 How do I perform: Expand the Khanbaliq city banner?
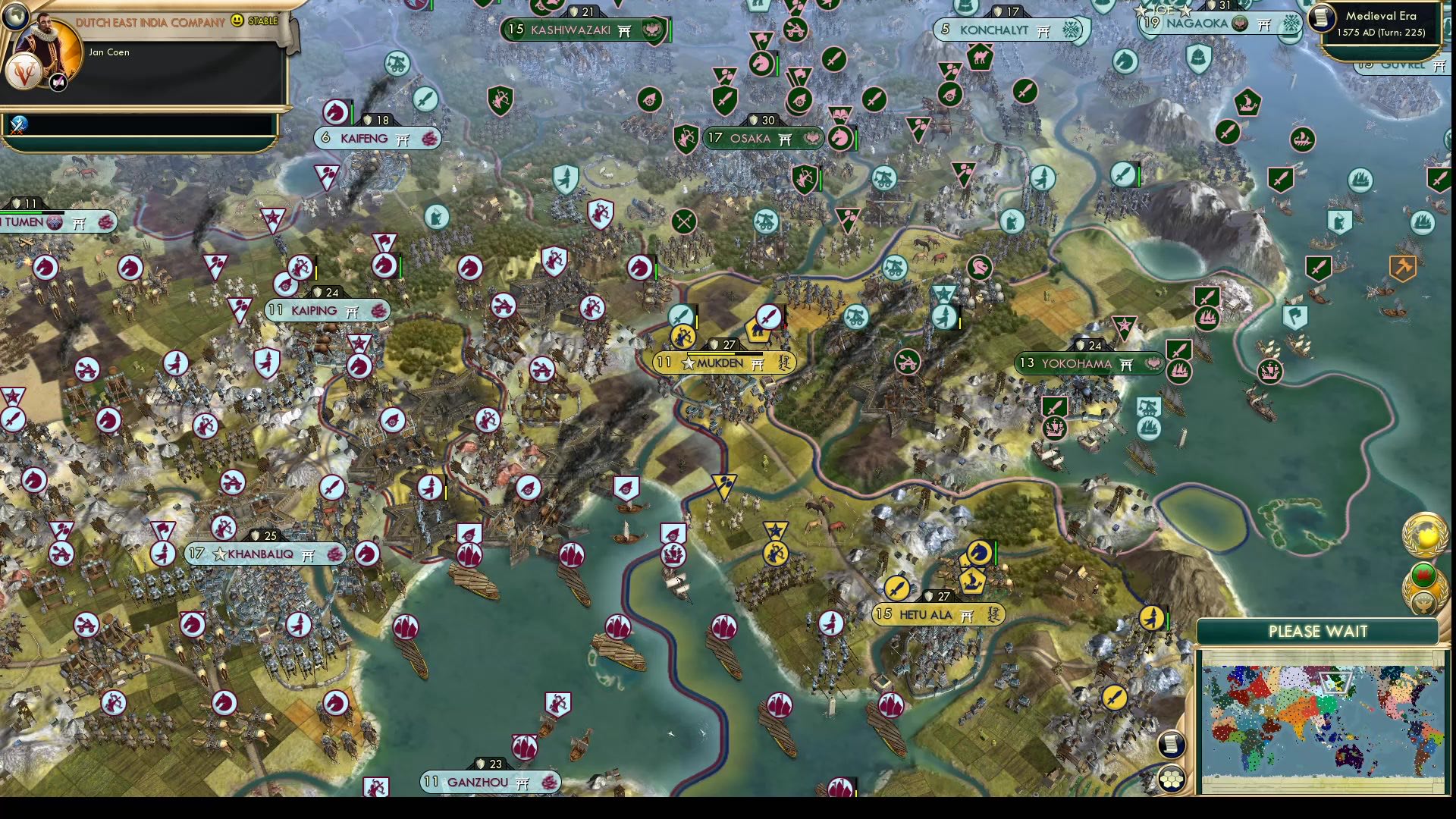click(262, 554)
